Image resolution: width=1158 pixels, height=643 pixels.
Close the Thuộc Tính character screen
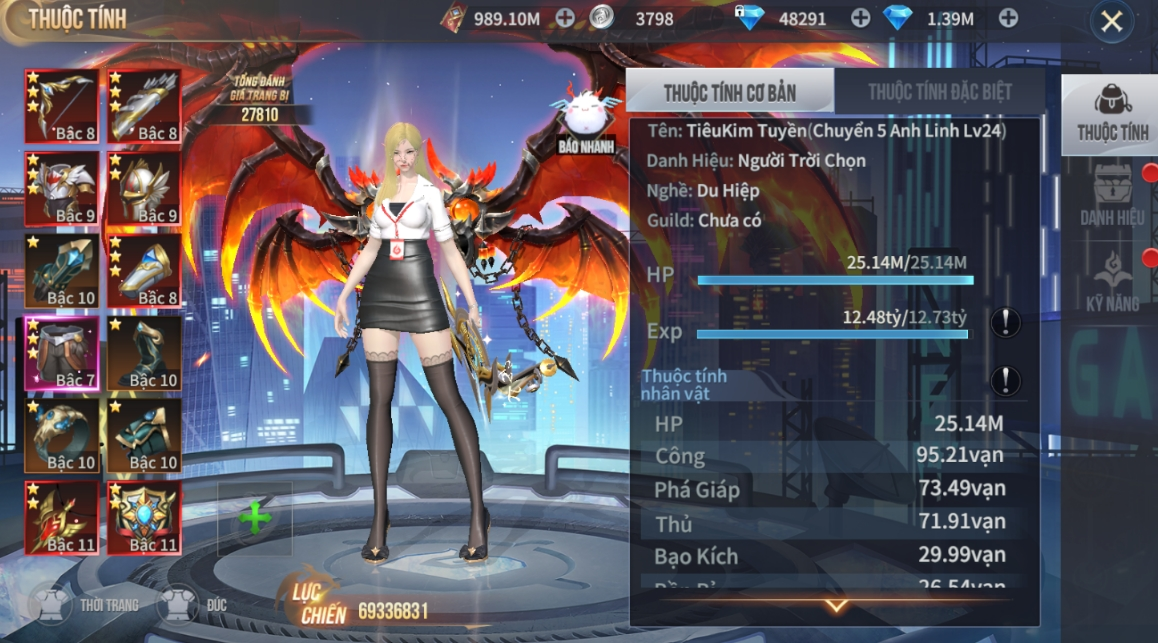coord(1111,22)
